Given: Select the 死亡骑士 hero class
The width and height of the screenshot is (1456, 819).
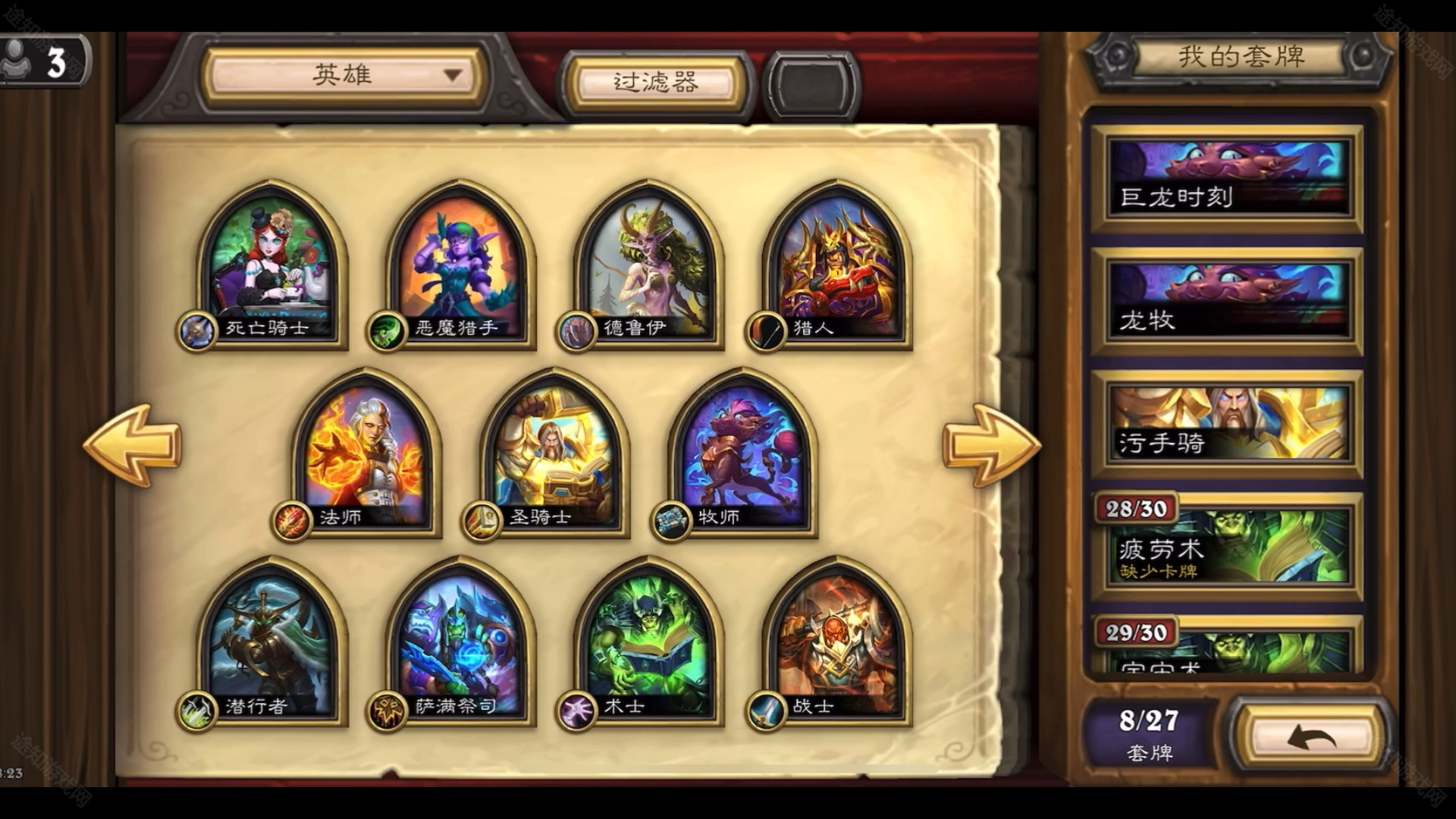Looking at the screenshot, I should click(271, 262).
